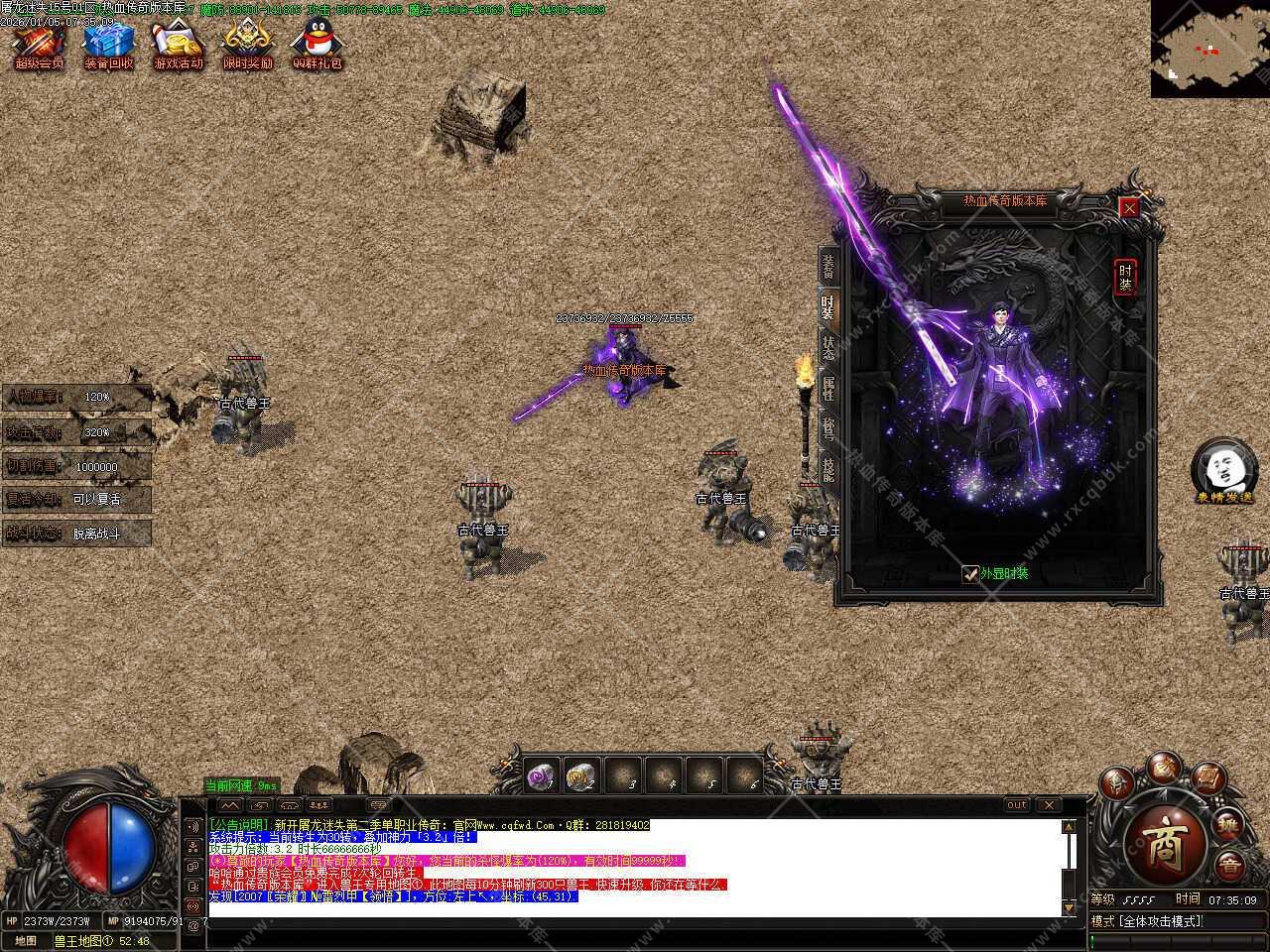Close the character fashion panel
Image resolution: width=1270 pixels, height=952 pixels.
(1129, 207)
